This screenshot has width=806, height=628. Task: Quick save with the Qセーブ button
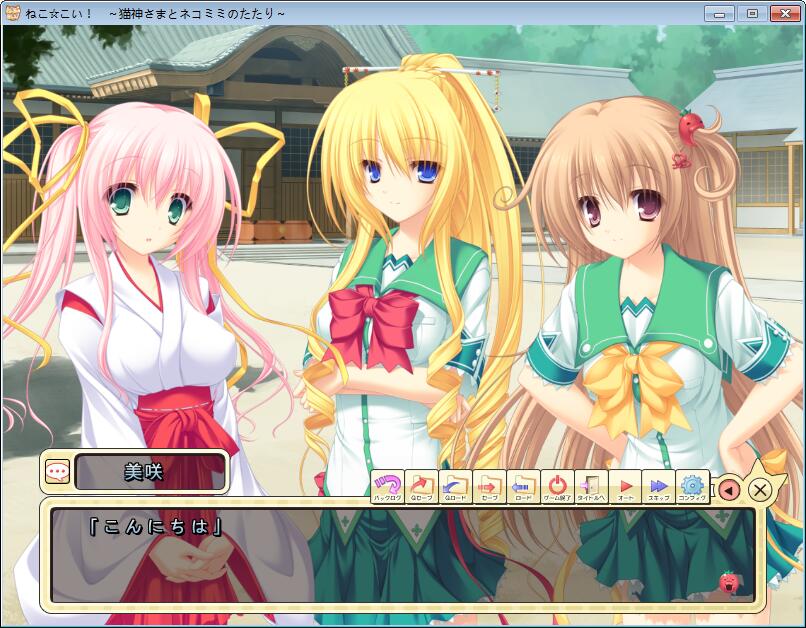click(421, 487)
